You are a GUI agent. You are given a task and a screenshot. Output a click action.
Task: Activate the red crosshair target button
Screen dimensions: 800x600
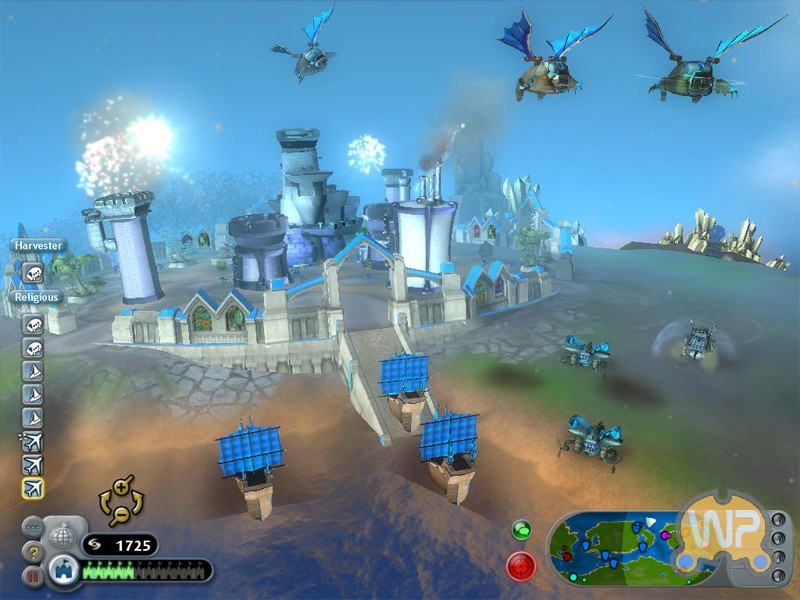click(x=521, y=565)
